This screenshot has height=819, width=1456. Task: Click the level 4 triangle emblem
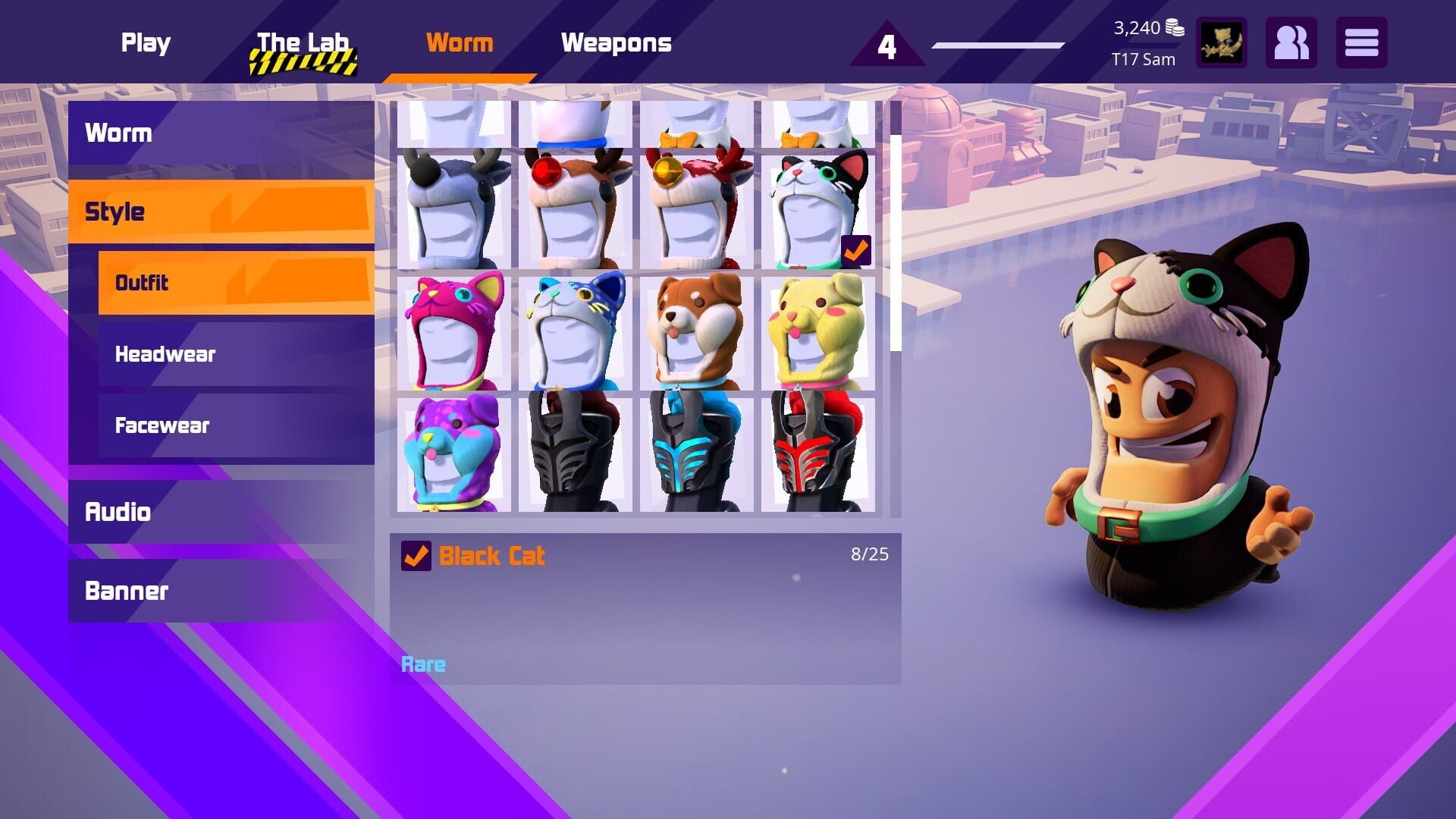tap(884, 47)
